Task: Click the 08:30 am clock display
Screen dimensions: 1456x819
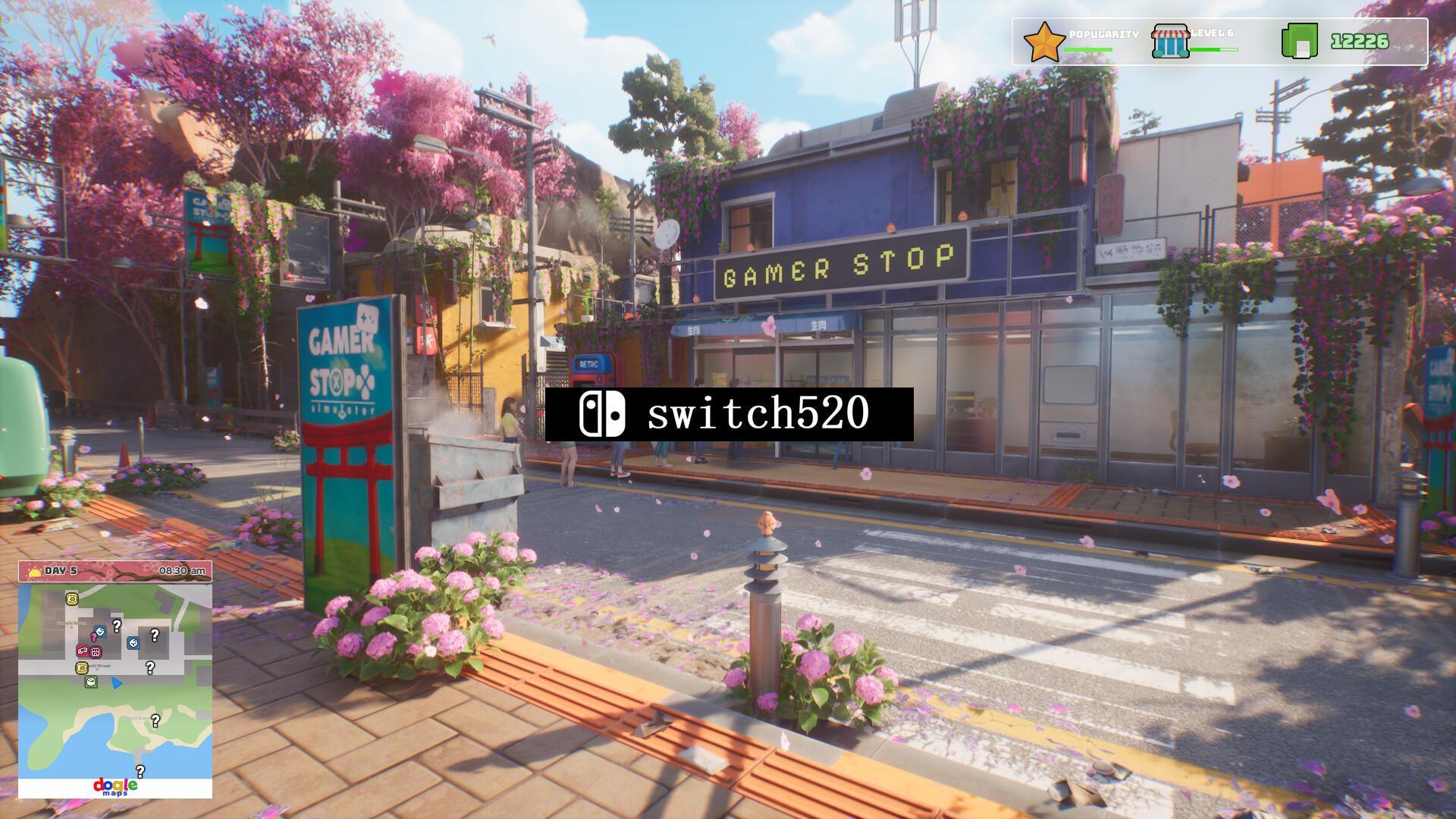Action: [182, 571]
